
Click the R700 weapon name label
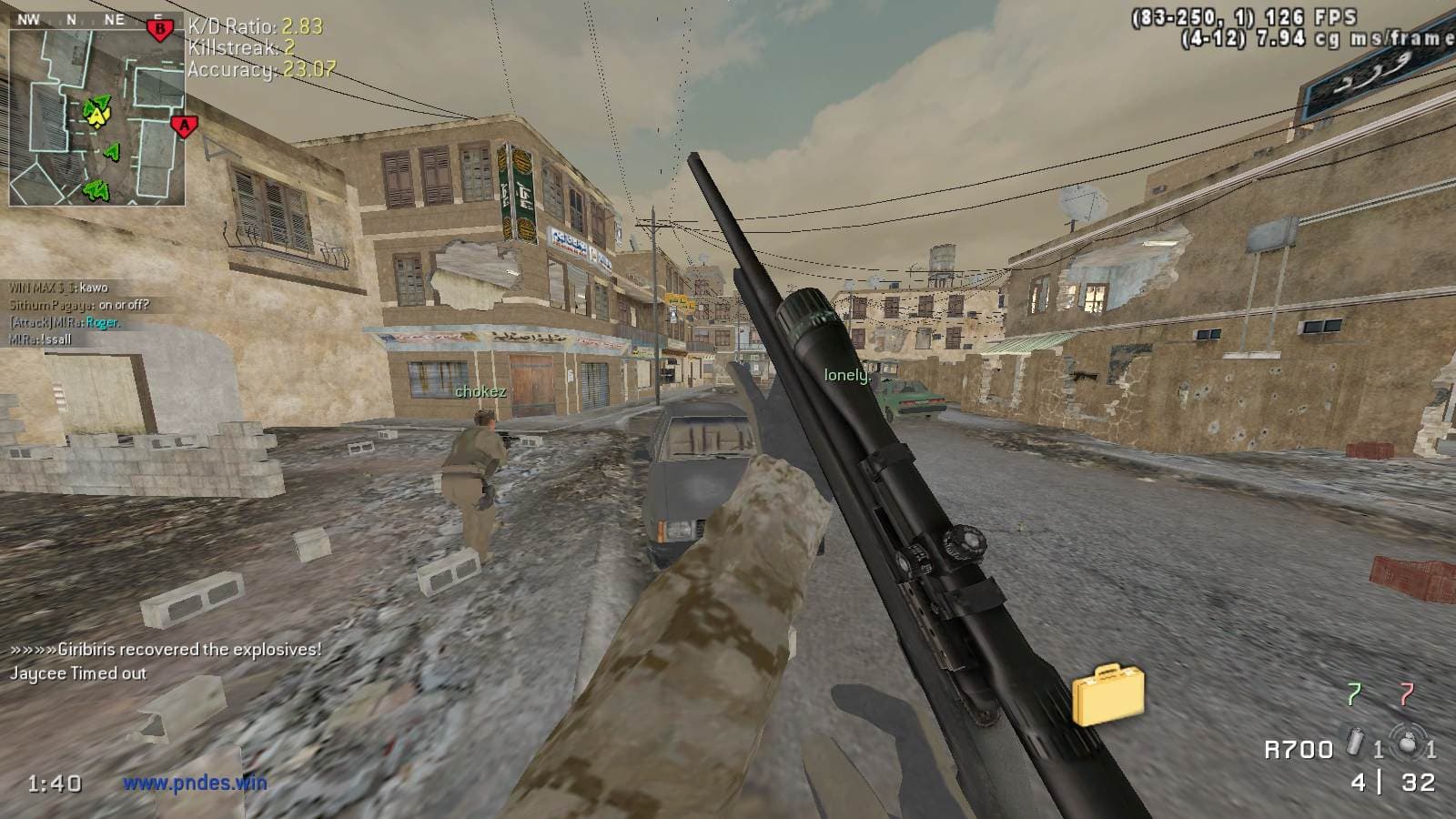coord(1299,750)
